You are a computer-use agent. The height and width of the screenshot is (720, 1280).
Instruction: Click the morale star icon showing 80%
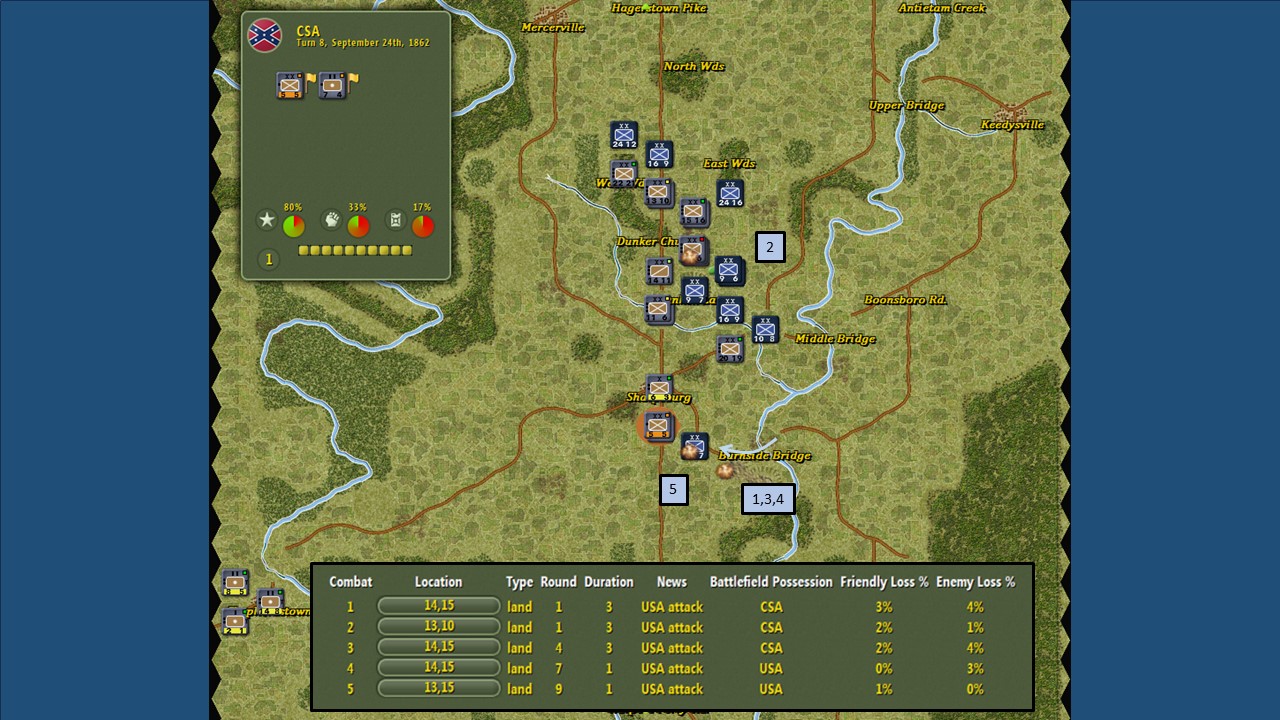(267, 219)
